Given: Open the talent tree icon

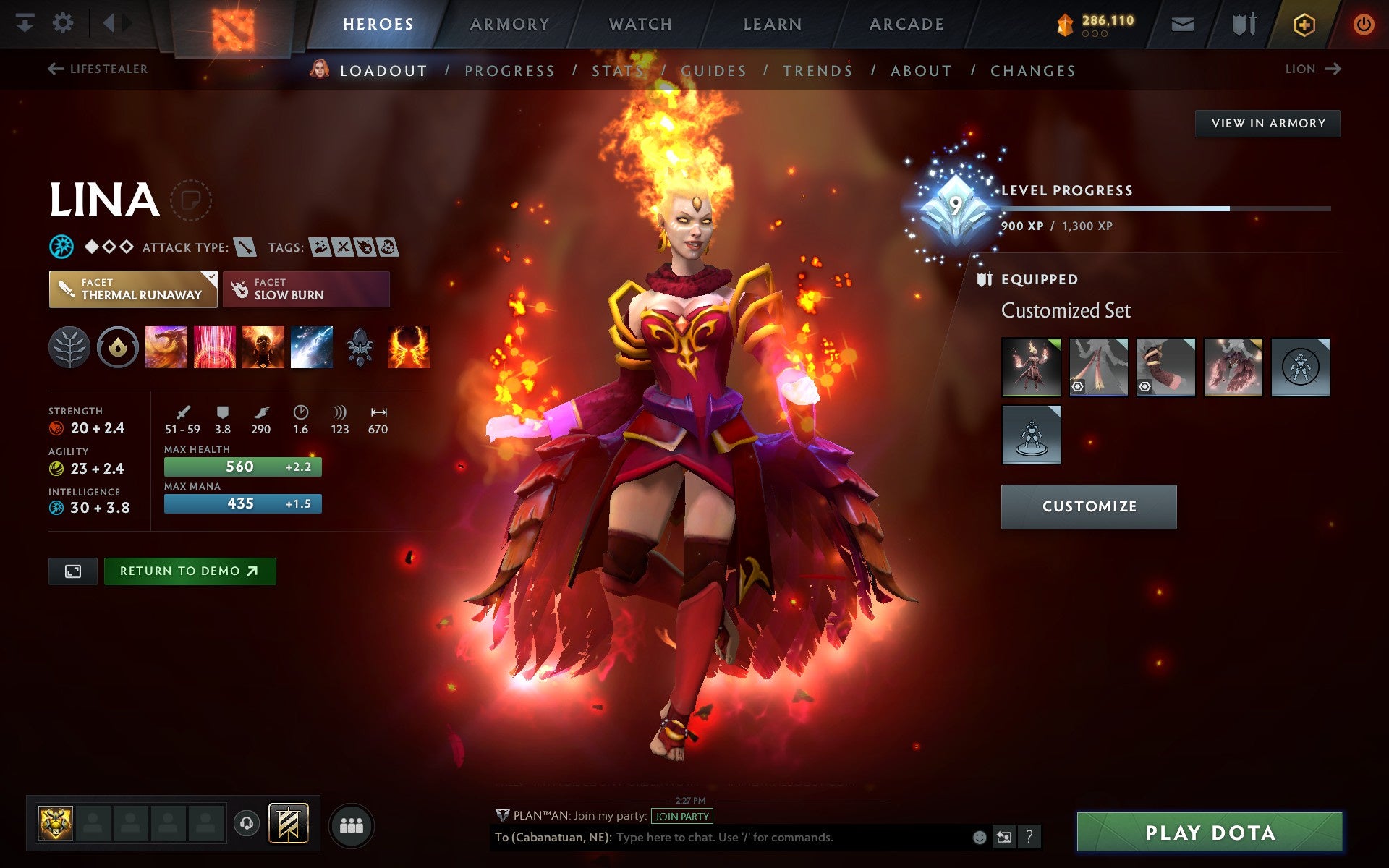Looking at the screenshot, I should coord(69,347).
